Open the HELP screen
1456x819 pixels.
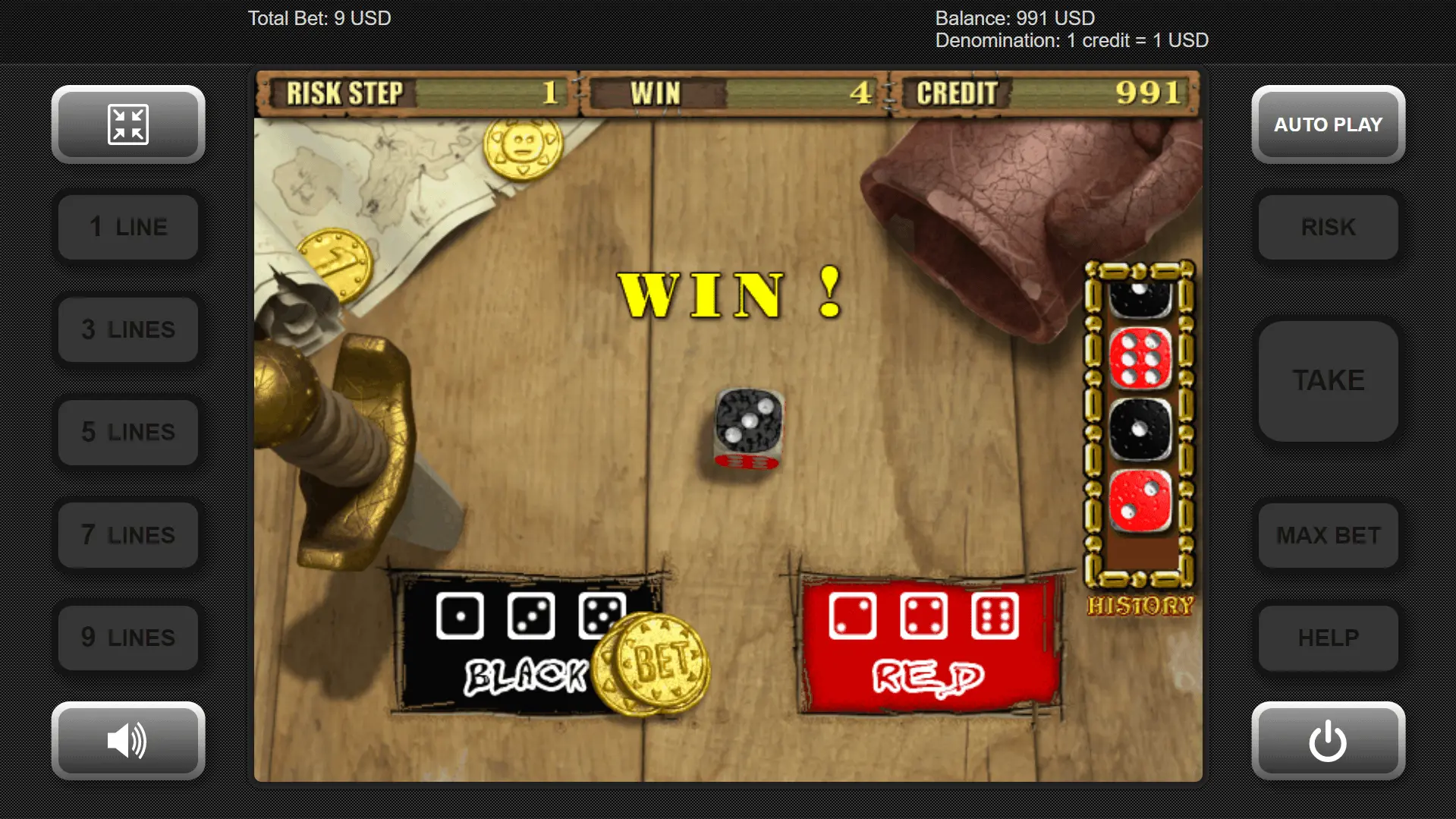1328,638
